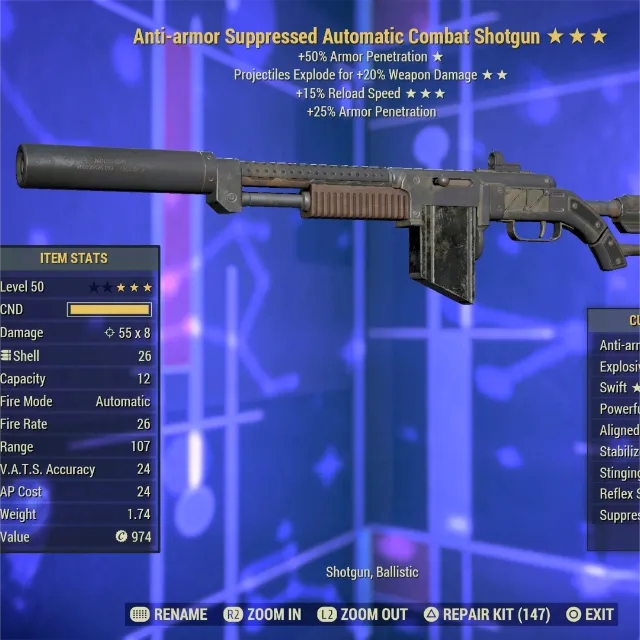Choose Zoom In on the weapon view

click(263, 614)
